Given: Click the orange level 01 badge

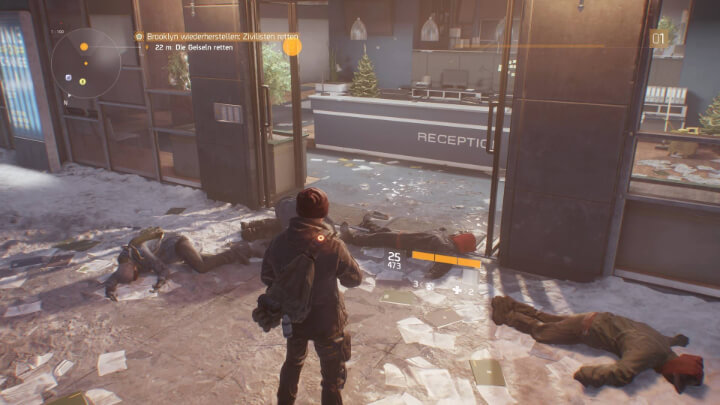Looking at the screenshot, I should click(659, 39).
